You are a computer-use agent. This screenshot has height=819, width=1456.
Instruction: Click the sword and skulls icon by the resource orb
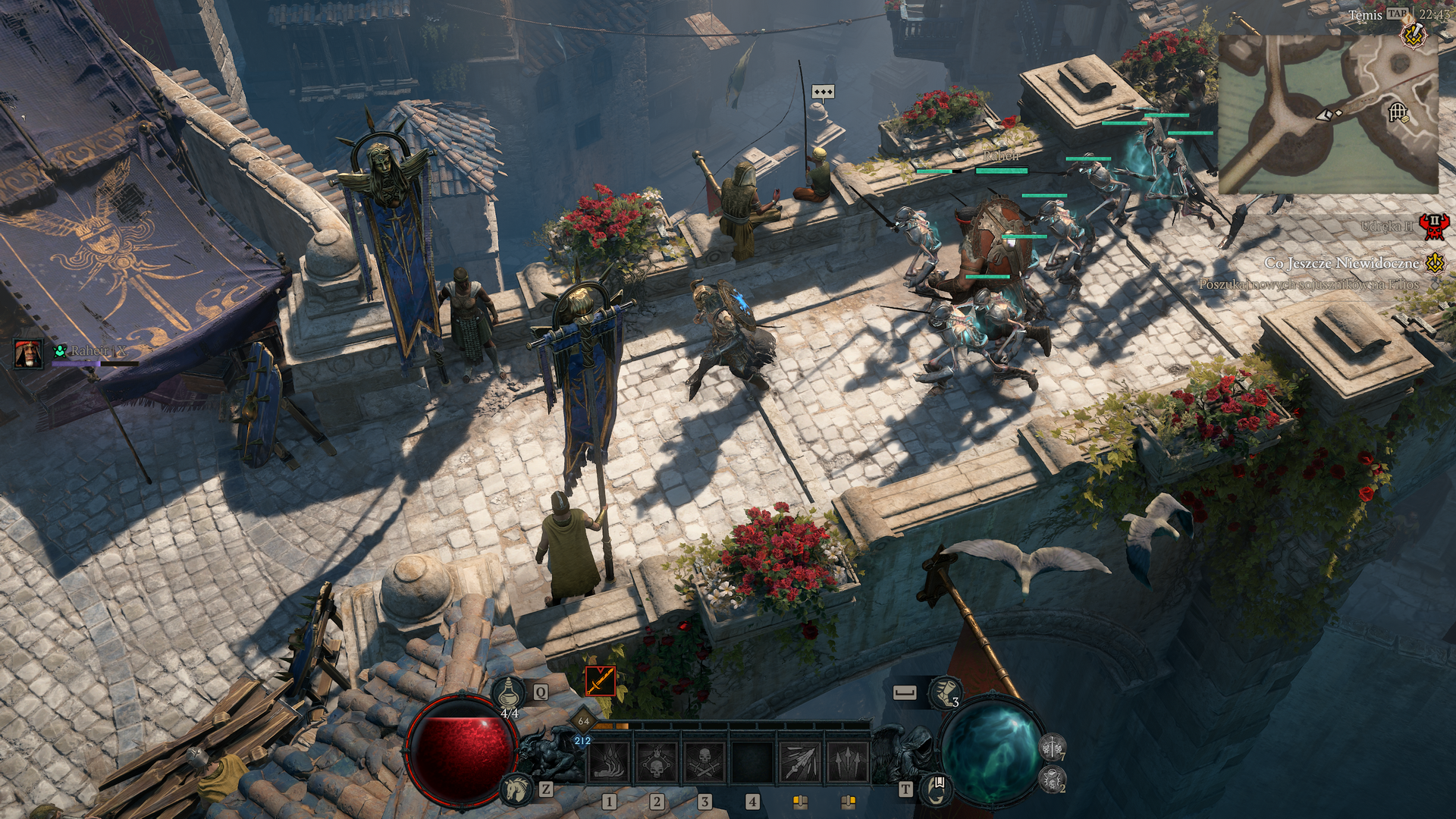[1052, 747]
